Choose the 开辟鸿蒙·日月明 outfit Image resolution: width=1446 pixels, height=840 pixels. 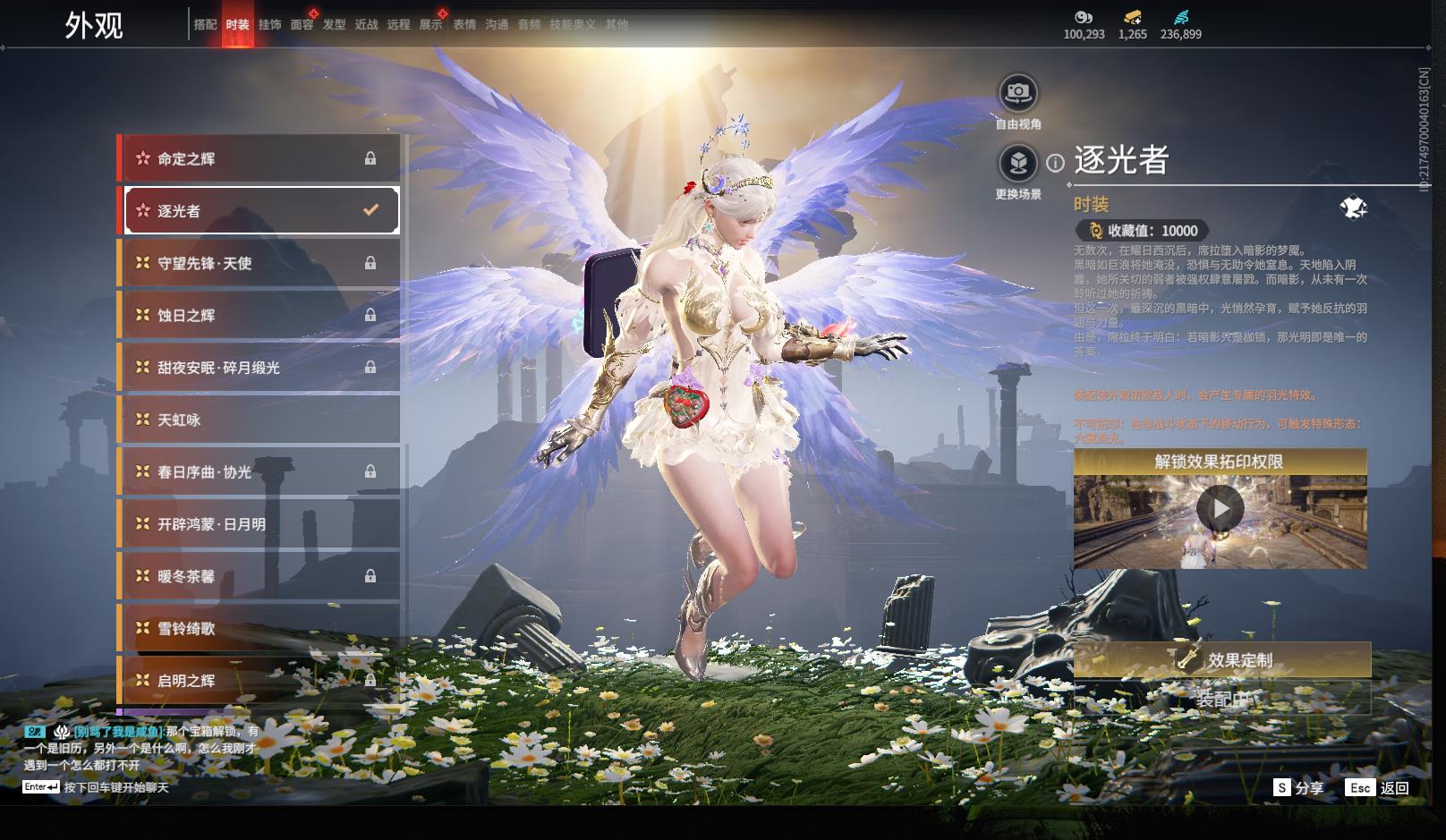click(x=259, y=524)
